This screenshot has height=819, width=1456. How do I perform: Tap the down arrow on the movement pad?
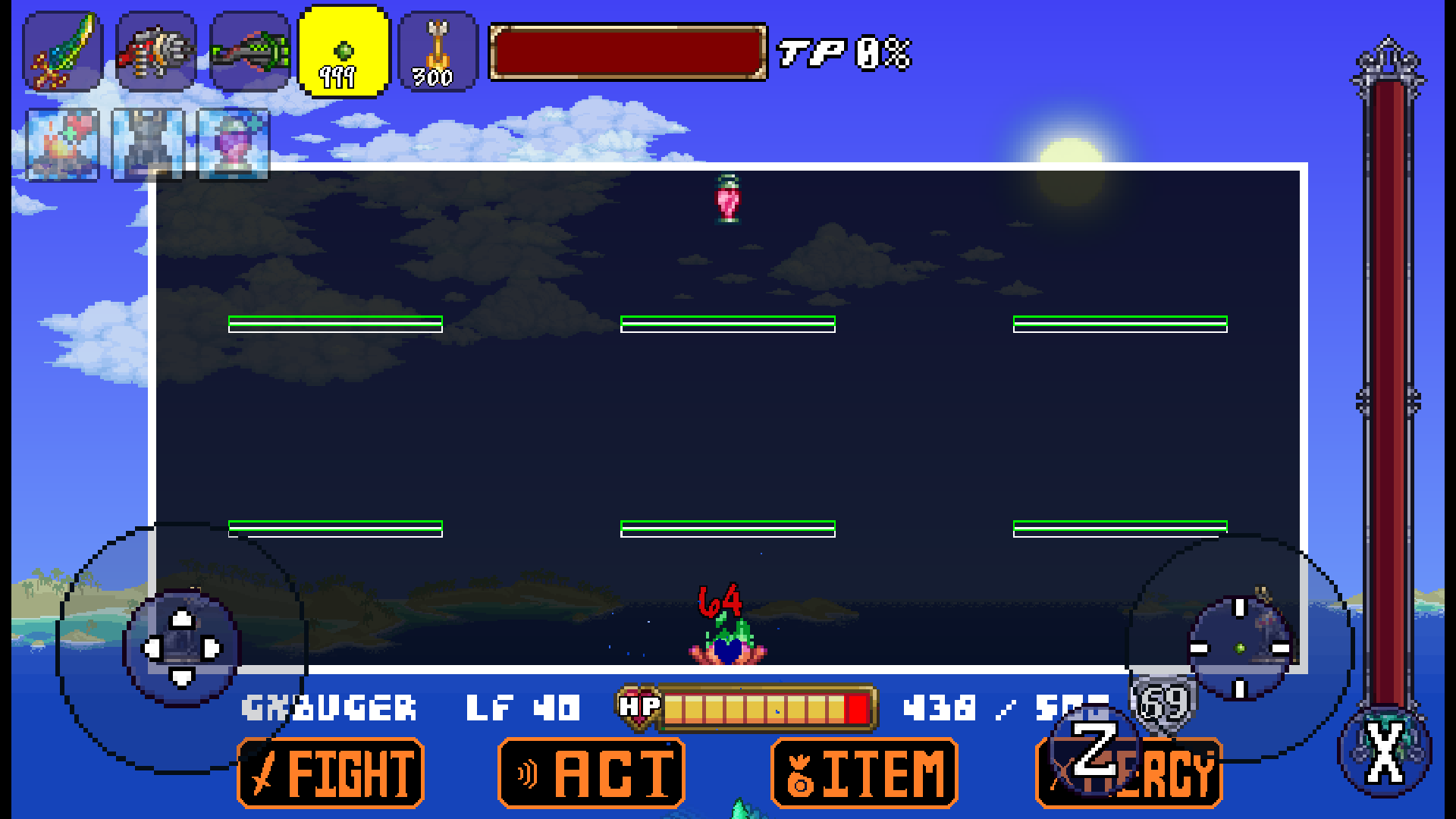[182, 677]
